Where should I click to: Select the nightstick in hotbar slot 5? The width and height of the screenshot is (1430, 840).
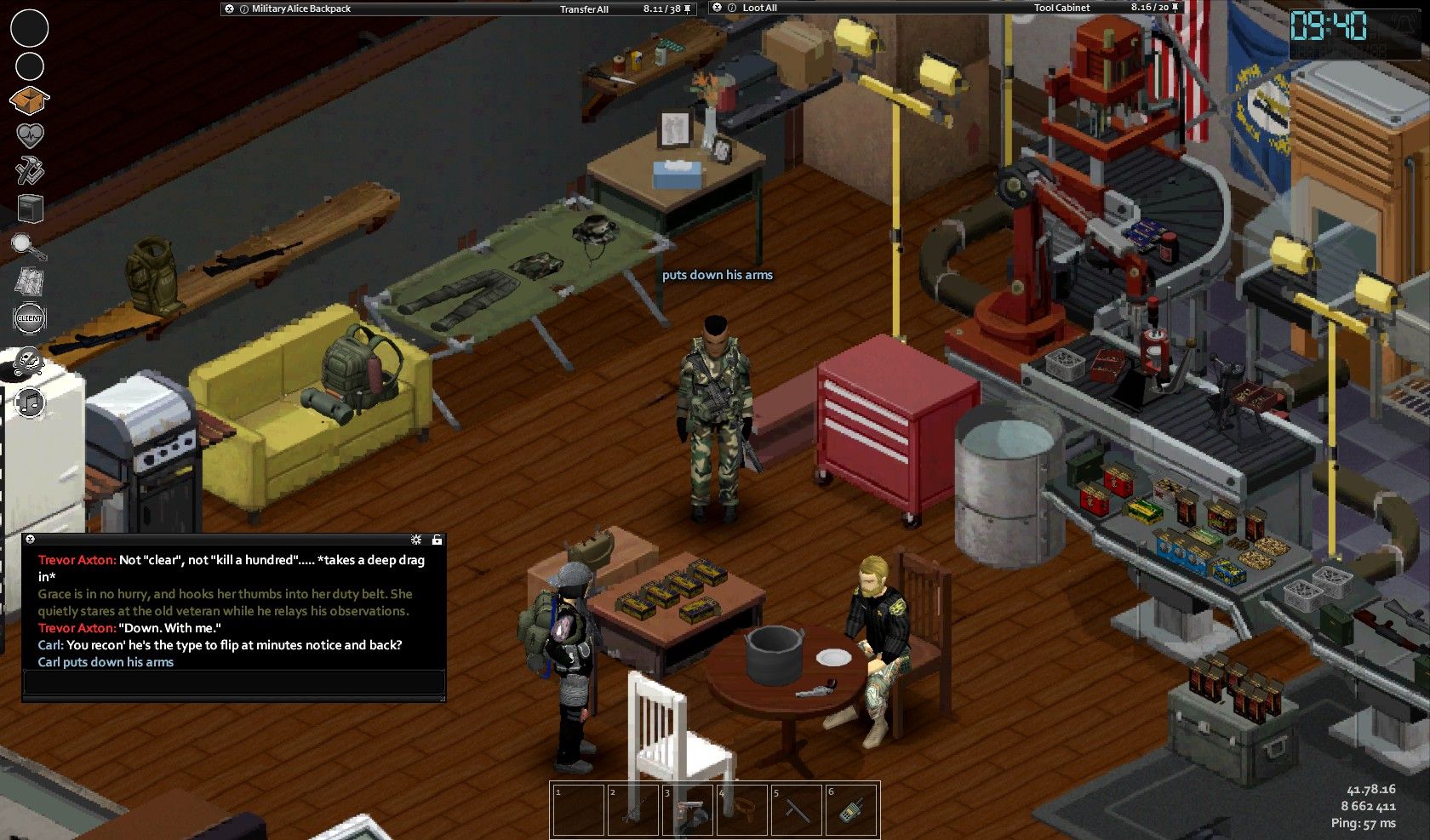coord(796,809)
